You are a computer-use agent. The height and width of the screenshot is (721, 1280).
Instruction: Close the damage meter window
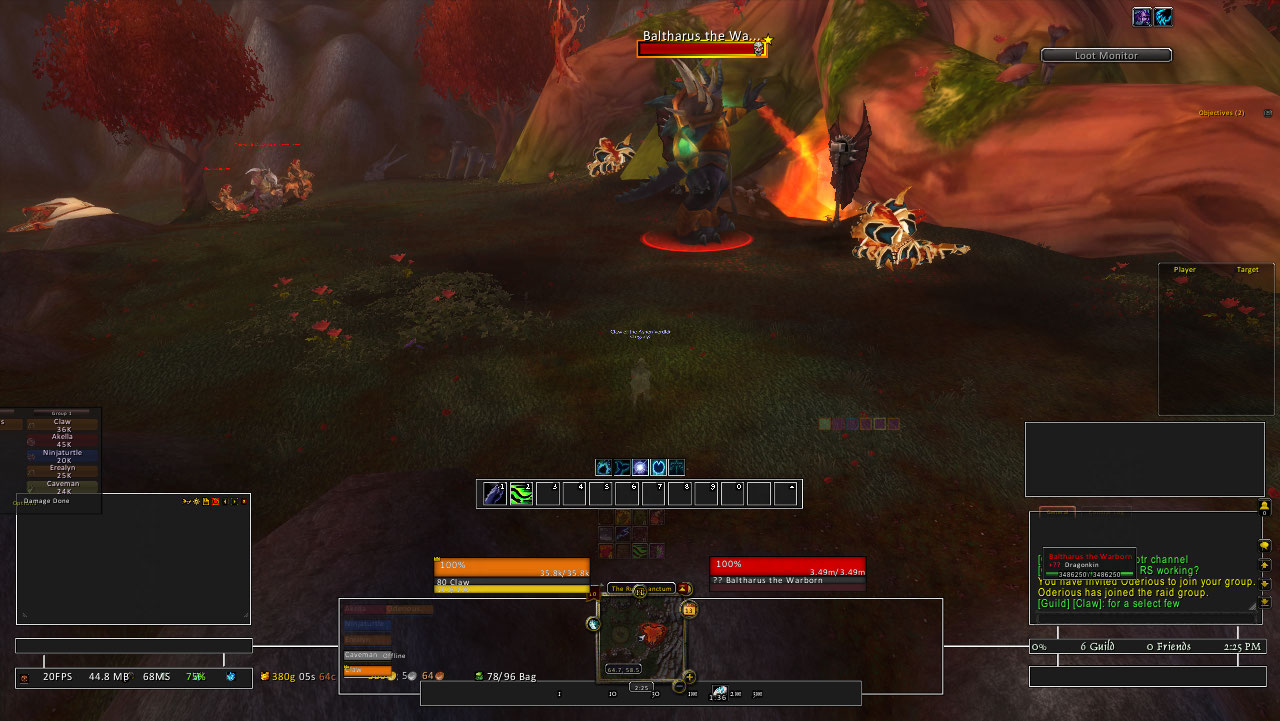pos(244,501)
